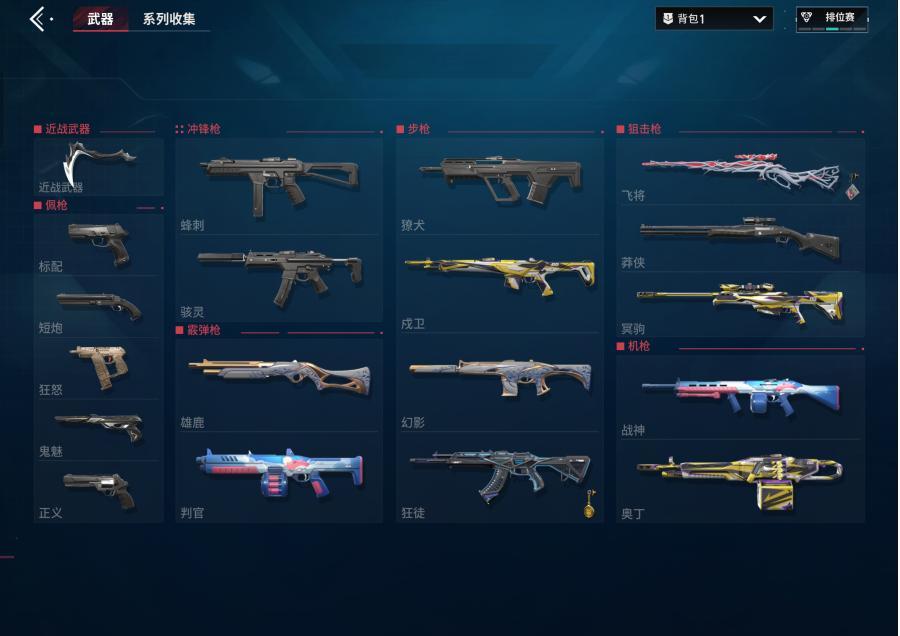Select the 鬼魅 pistol slot
Image resolution: width=900 pixels, height=636 pixels.
(x=99, y=431)
